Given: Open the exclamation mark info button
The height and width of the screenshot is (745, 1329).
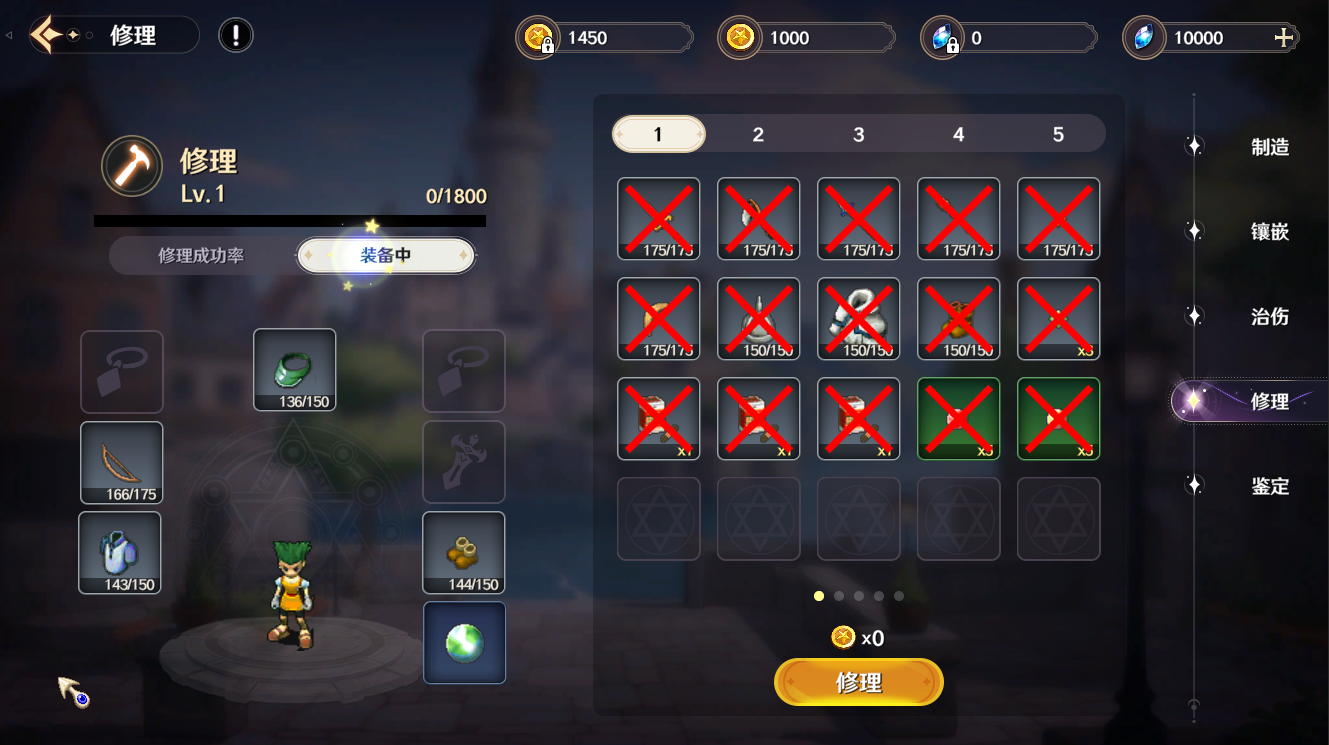Looking at the screenshot, I should 236,36.
